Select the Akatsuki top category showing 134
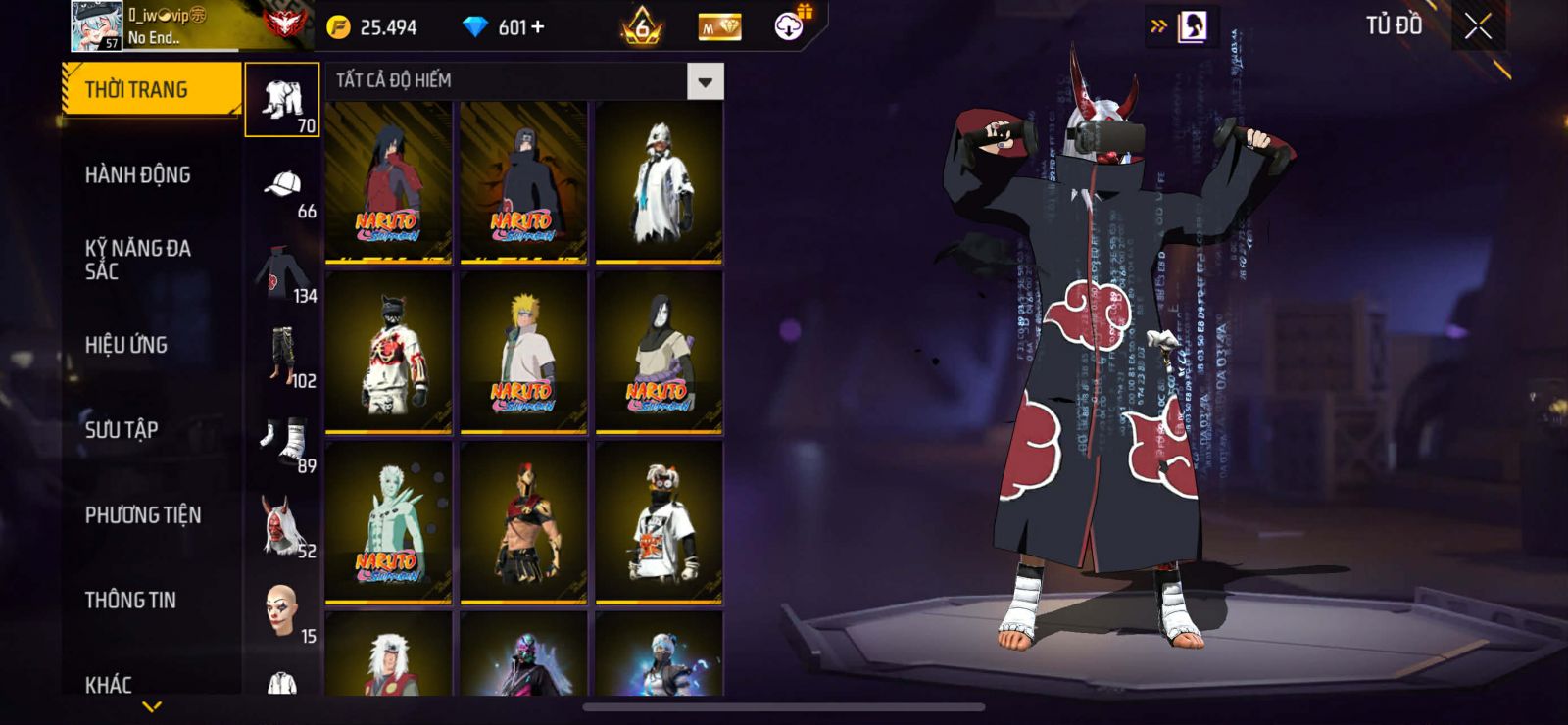 coord(282,275)
